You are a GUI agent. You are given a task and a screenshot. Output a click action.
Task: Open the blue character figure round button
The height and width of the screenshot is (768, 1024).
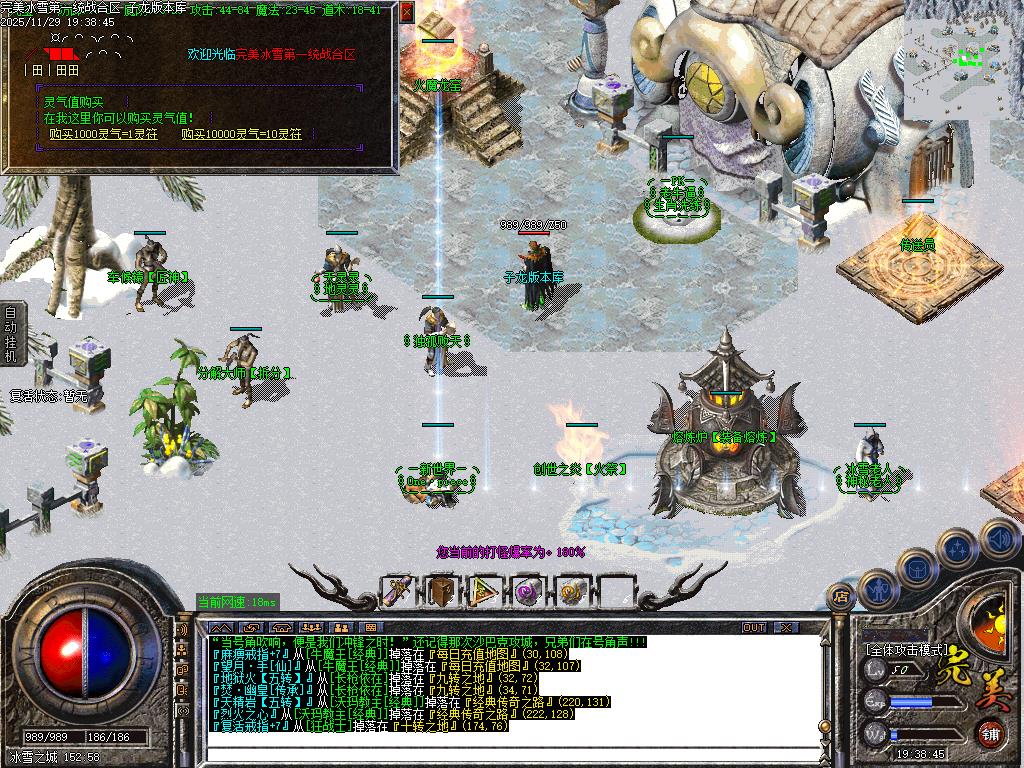[x=877, y=590]
